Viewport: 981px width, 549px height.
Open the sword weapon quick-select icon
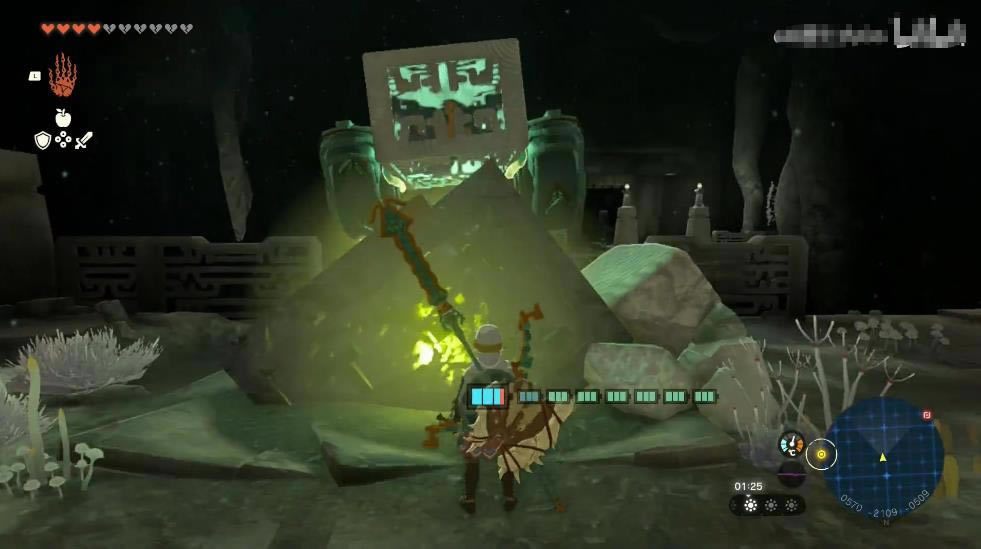pyautogui.click(x=83, y=141)
